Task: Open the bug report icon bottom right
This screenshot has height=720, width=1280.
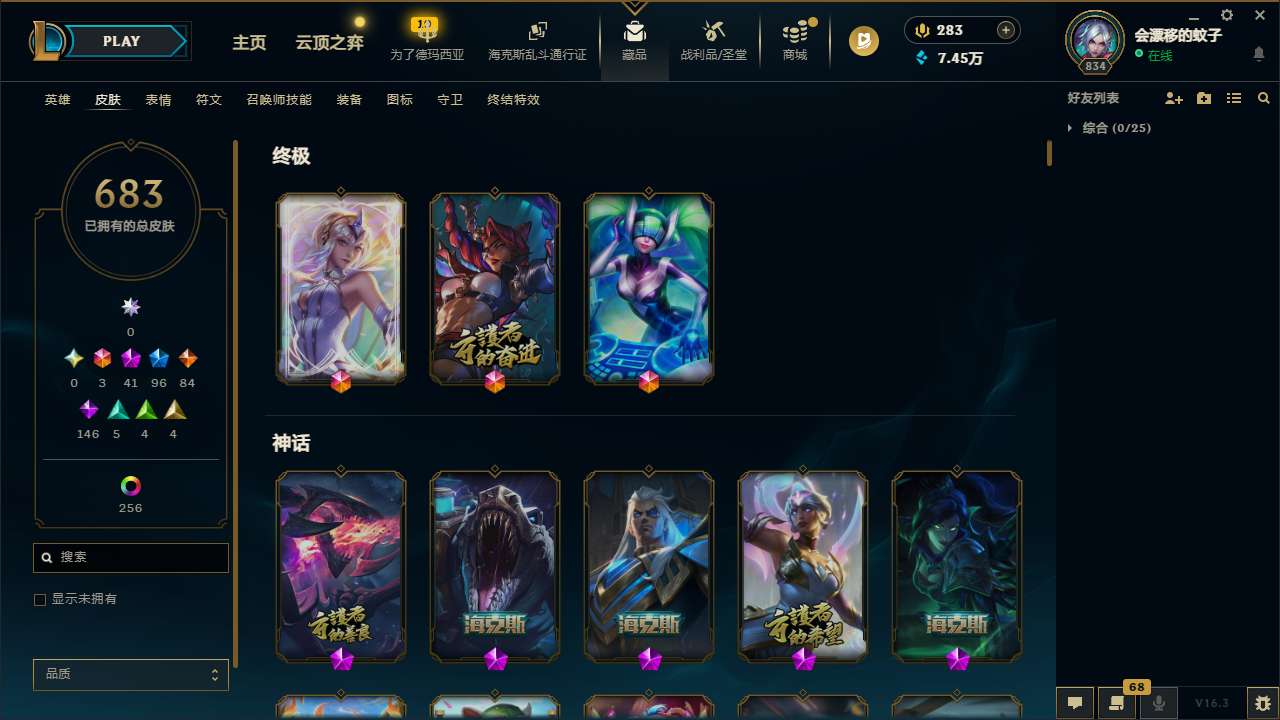Action: (1259, 702)
